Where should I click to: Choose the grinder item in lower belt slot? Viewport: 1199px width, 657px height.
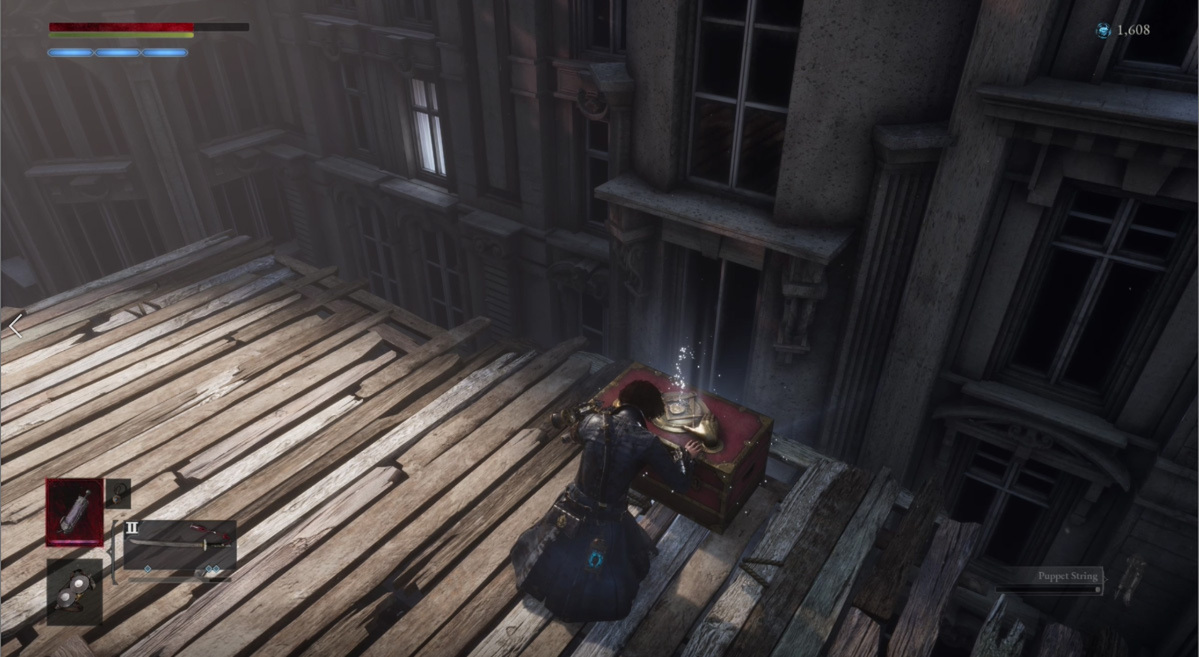click(74, 591)
